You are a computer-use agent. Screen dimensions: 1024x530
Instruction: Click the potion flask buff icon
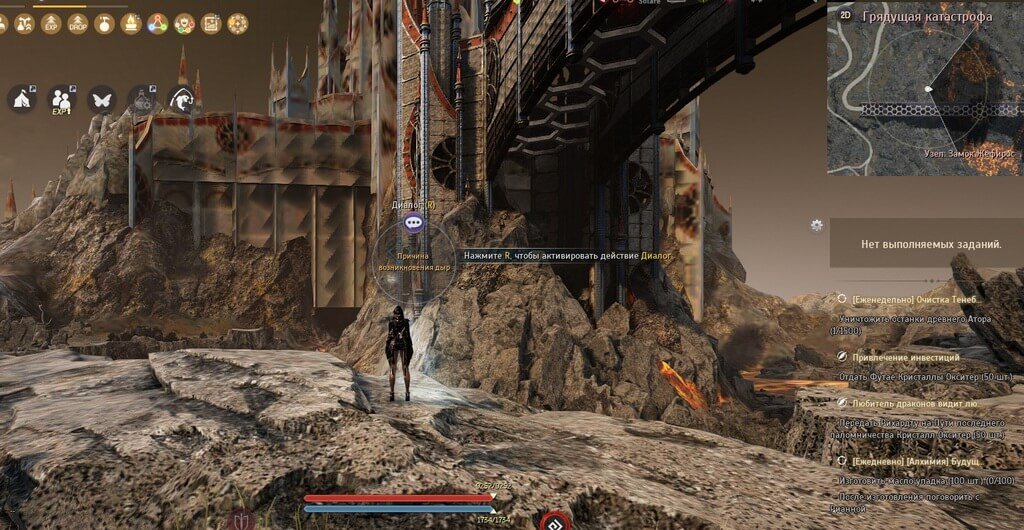click(x=104, y=23)
